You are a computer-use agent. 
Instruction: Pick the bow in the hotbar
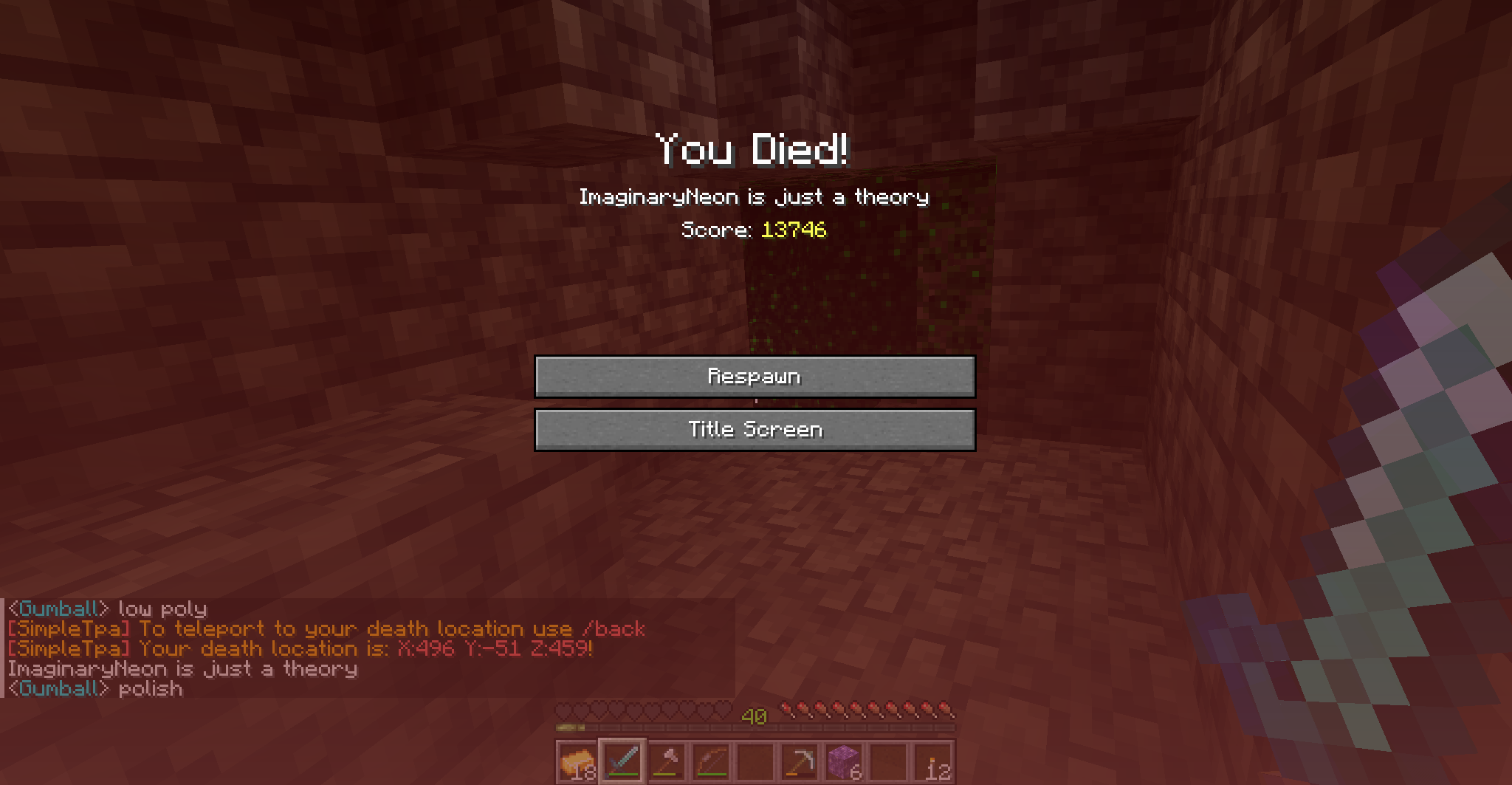tap(712, 761)
